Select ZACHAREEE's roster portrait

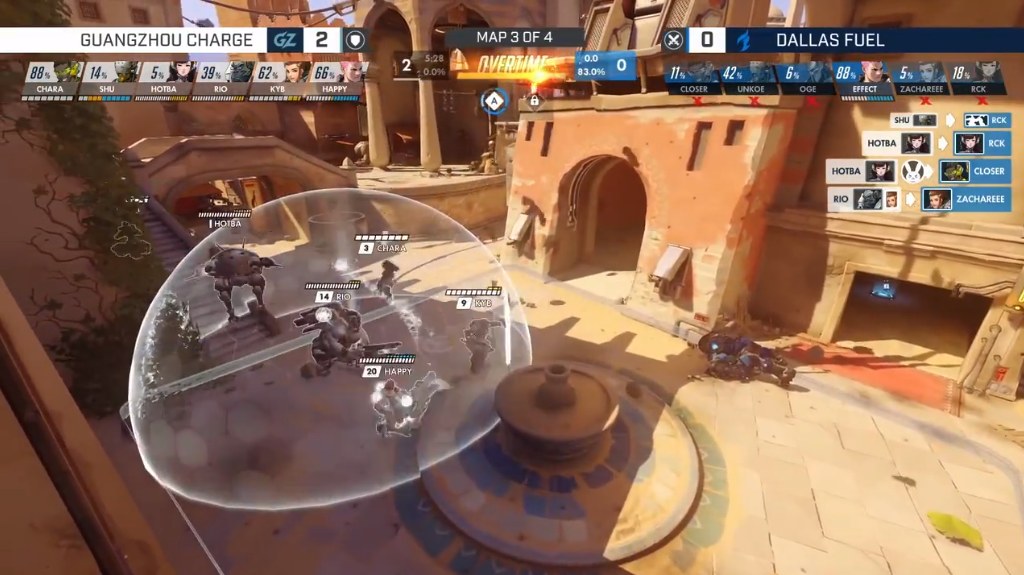point(930,72)
